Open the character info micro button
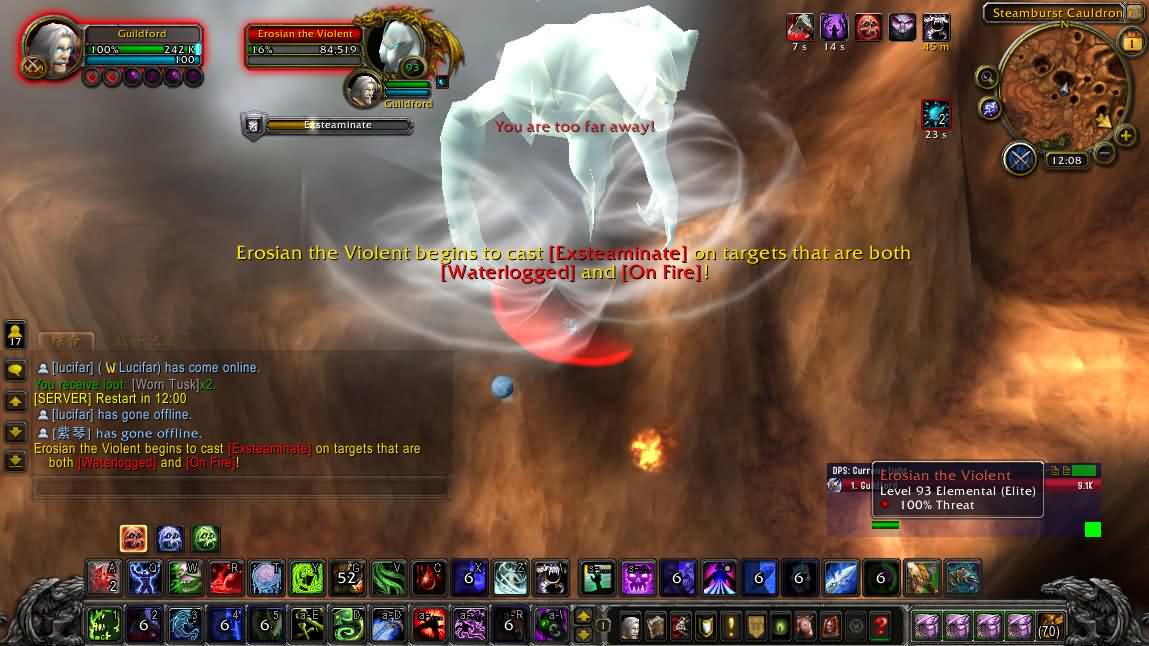1149x646 pixels. [x=630, y=626]
